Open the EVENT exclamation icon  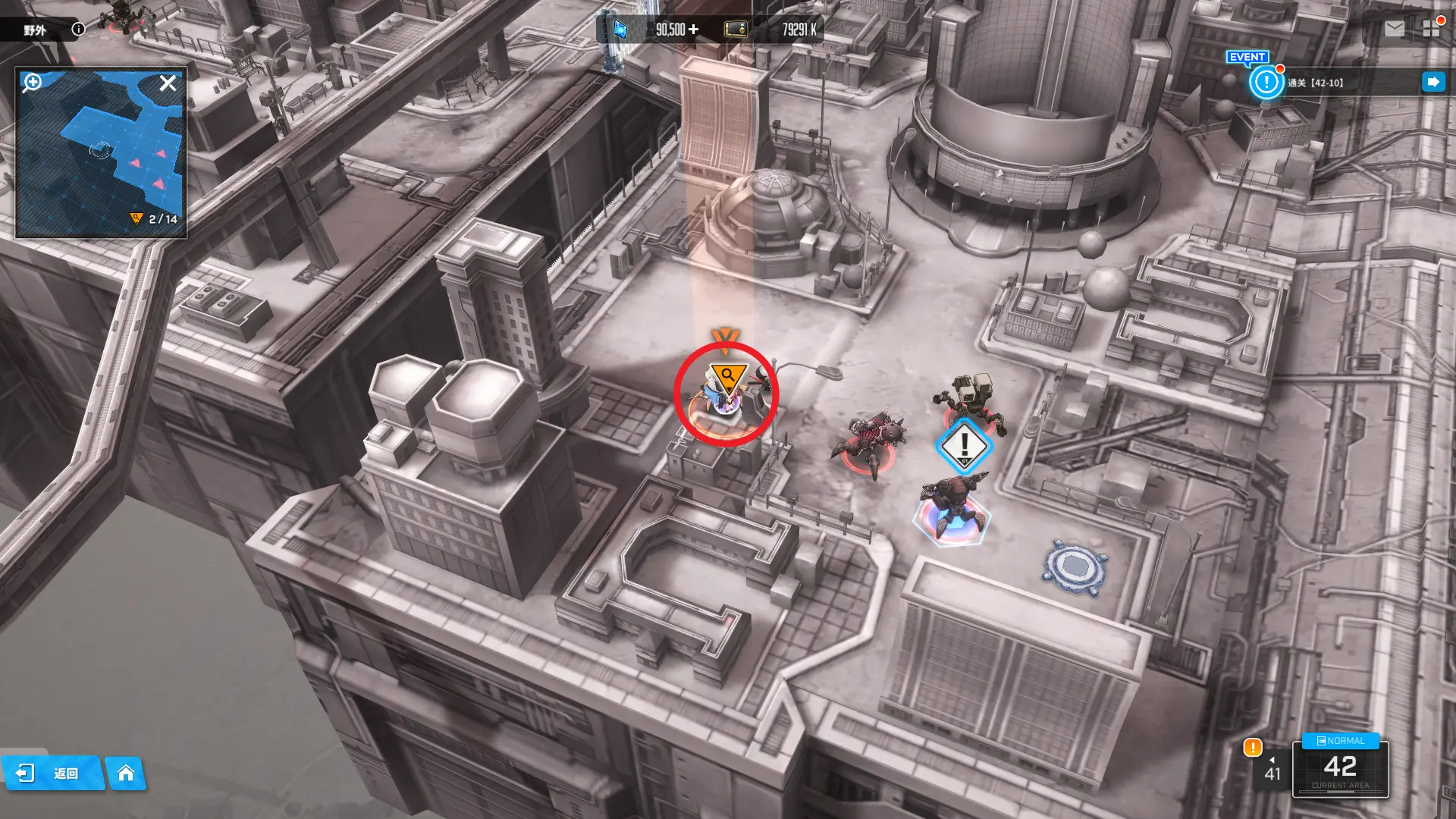1266,81
